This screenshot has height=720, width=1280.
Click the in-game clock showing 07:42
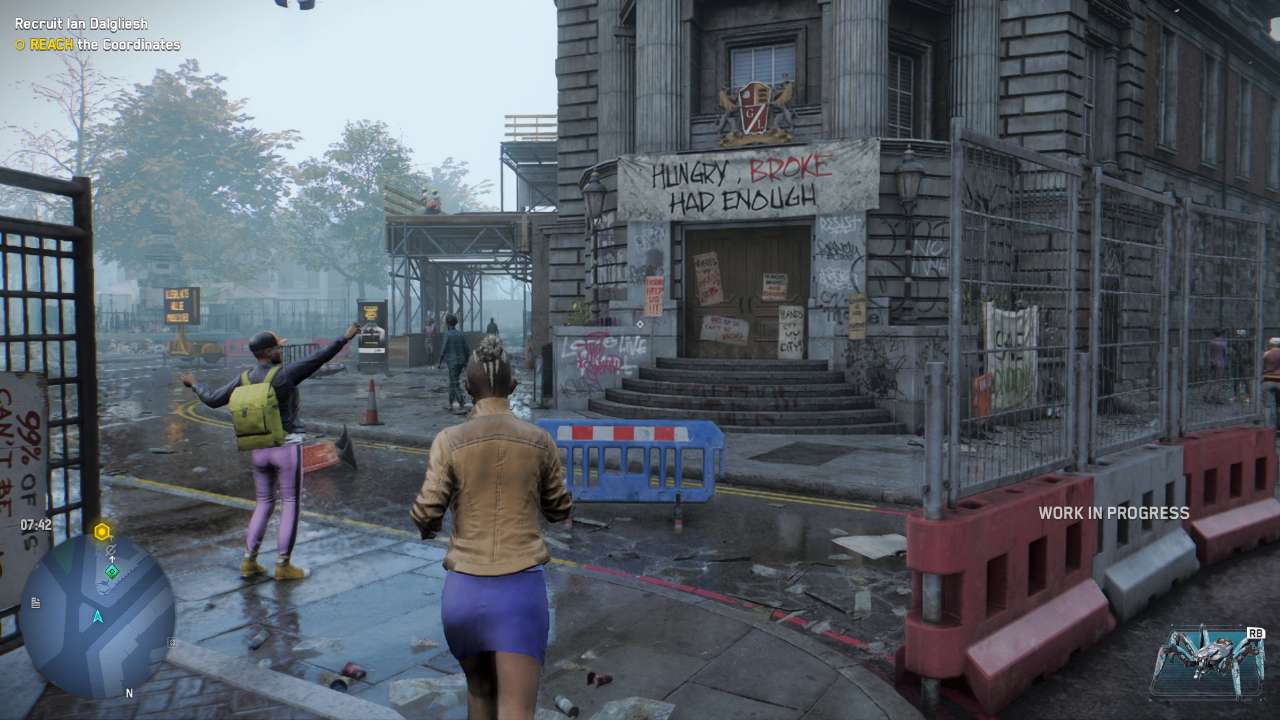pos(35,524)
